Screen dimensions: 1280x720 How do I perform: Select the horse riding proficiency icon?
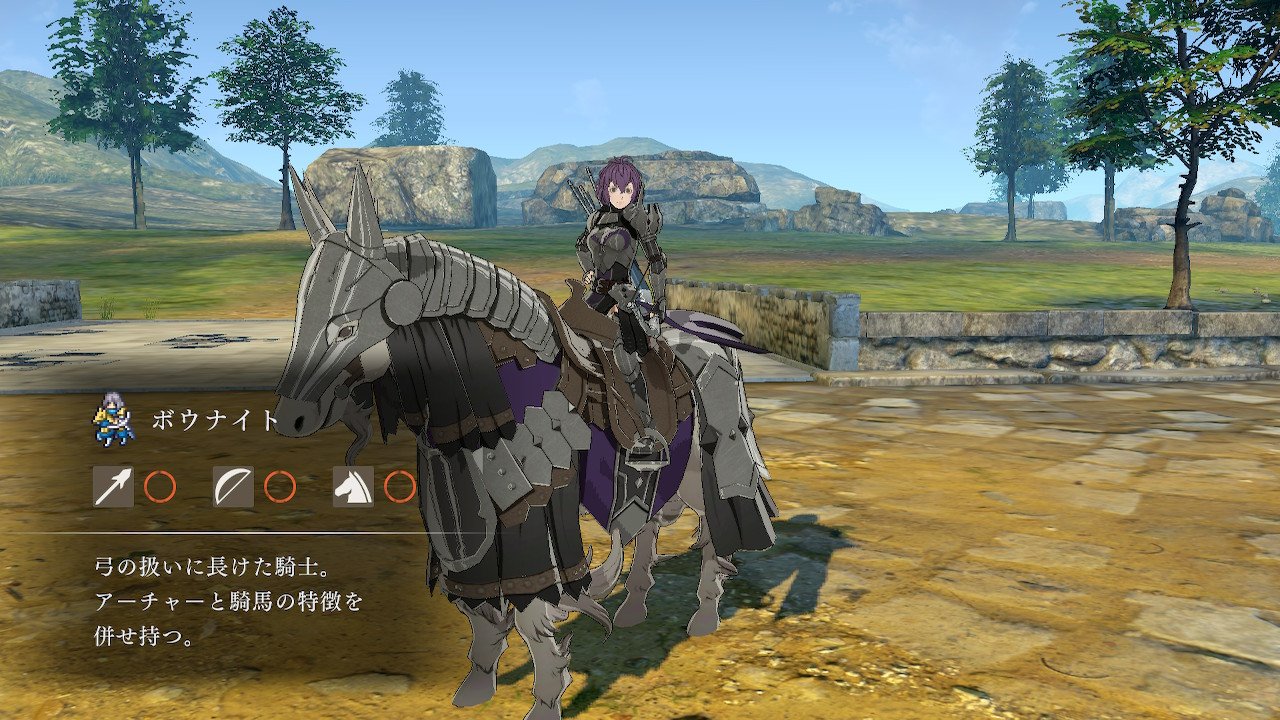[353, 487]
